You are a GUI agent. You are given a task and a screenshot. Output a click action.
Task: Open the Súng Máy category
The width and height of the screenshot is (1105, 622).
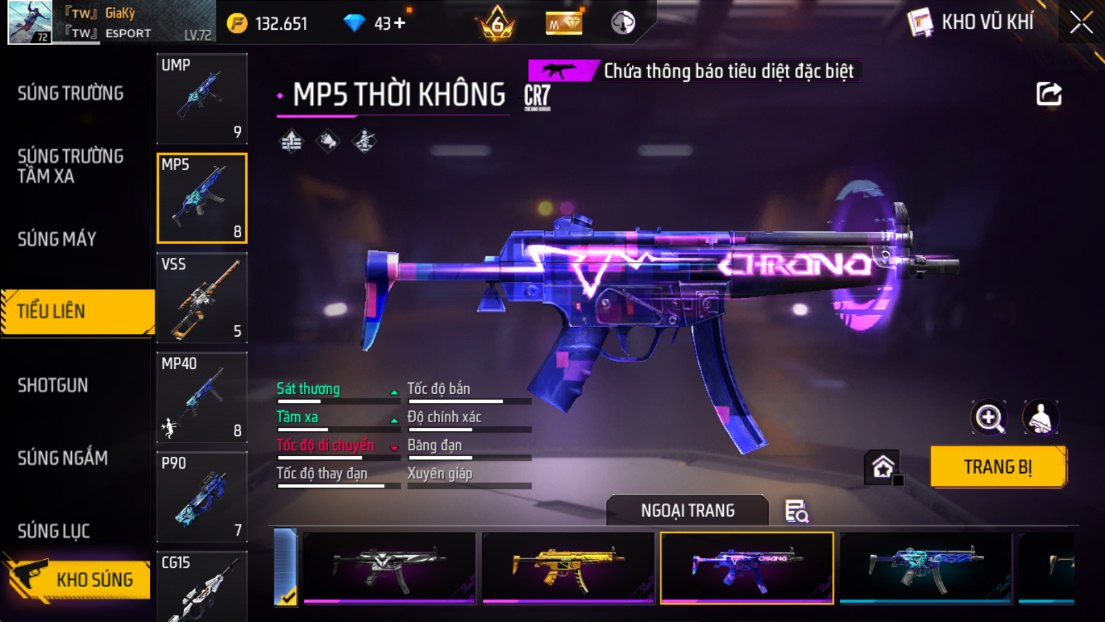coord(57,239)
